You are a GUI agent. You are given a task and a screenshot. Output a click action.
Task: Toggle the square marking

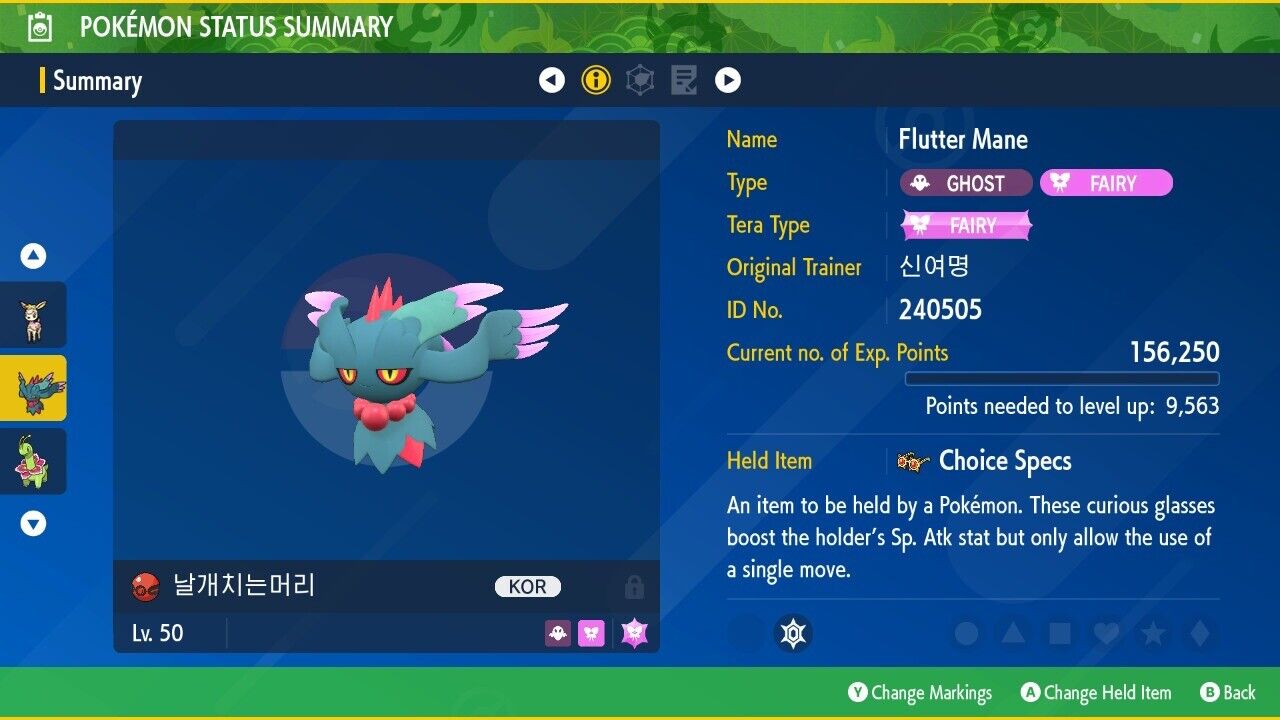[x=1058, y=633]
